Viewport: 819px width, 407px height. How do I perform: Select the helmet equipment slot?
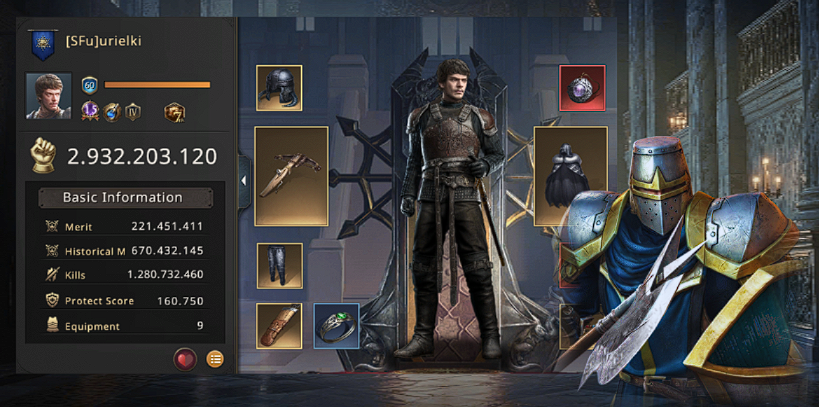(x=279, y=88)
